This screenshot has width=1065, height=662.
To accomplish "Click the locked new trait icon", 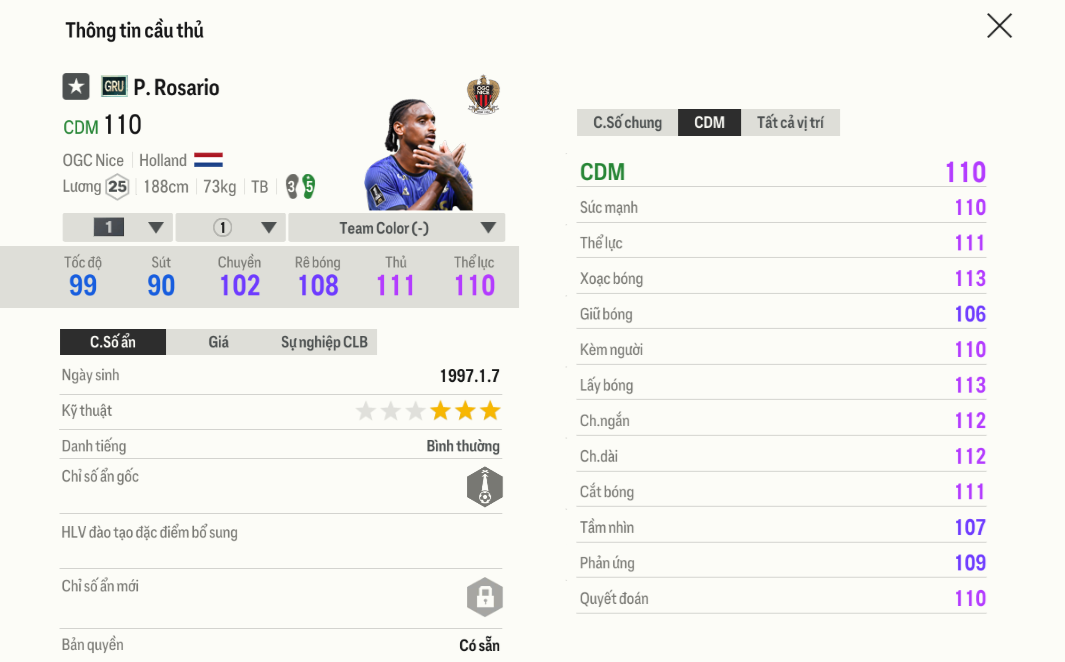I will 484,597.
